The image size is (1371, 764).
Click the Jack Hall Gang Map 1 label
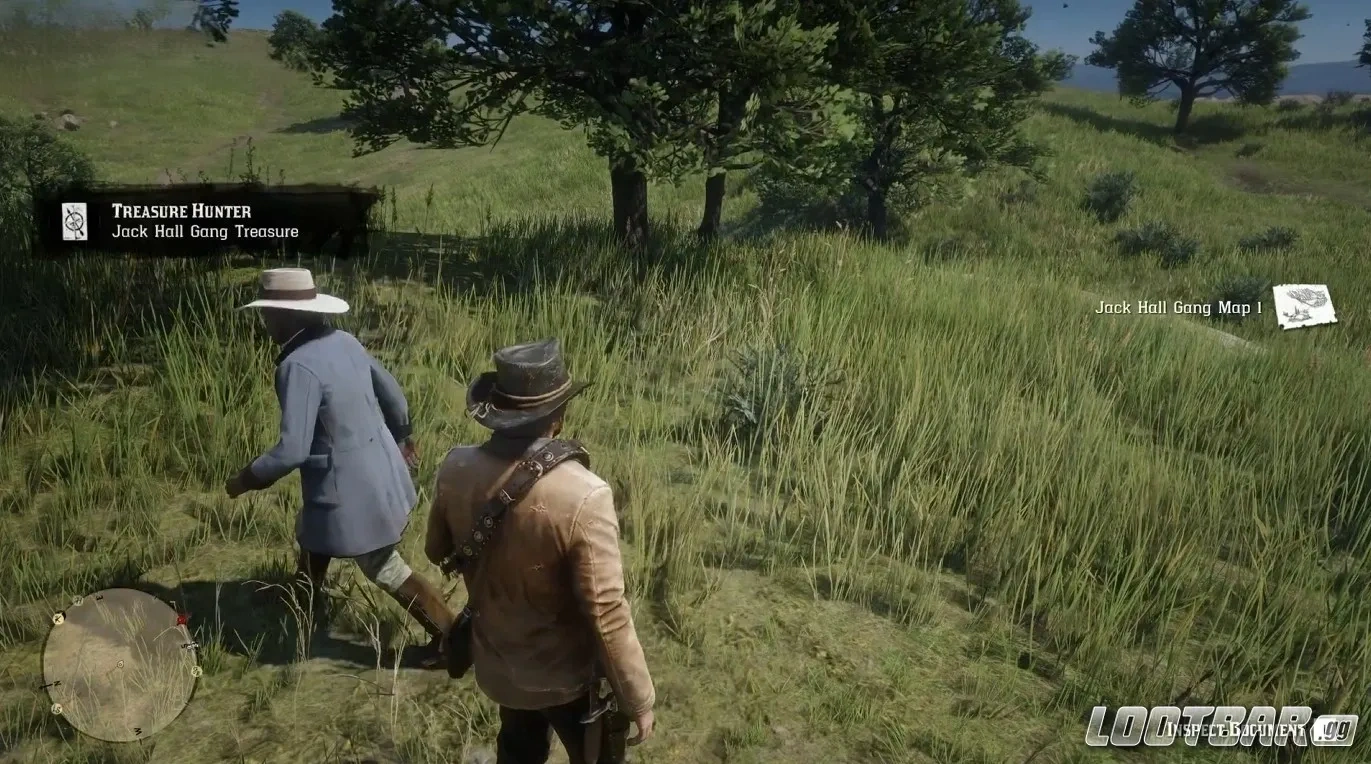[x=1178, y=308]
